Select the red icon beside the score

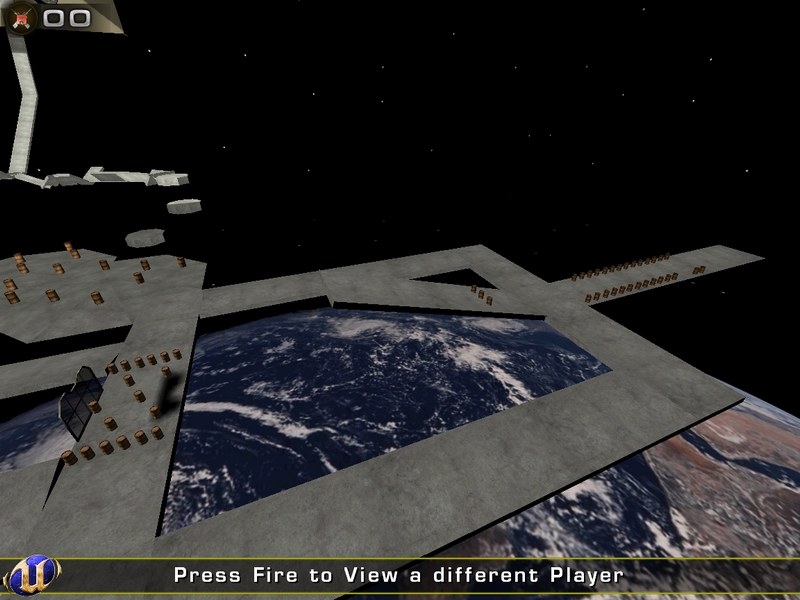(x=22, y=17)
